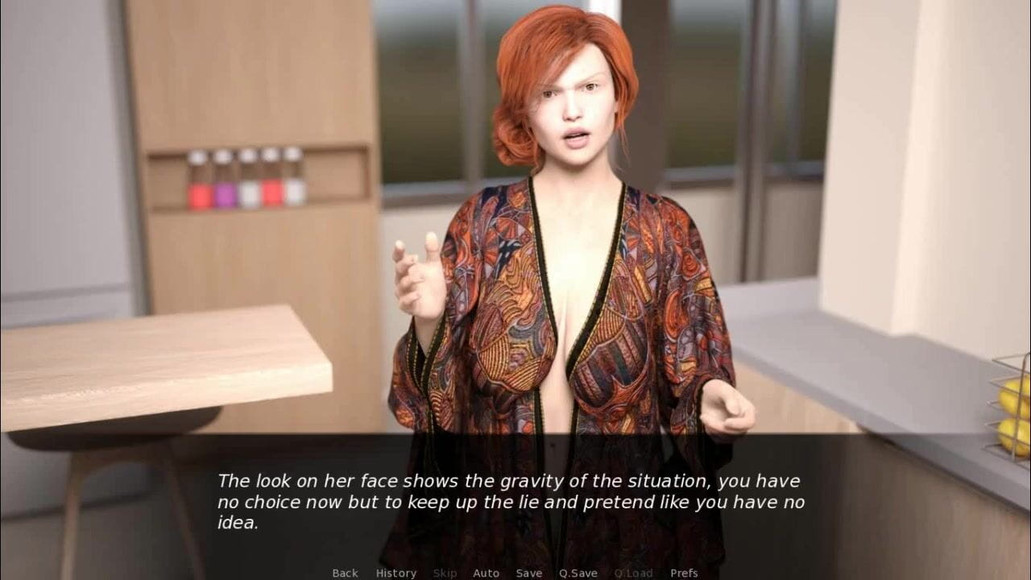Image resolution: width=1031 pixels, height=580 pixels.
Task: Open the dialogue History log
Action: 396,573
